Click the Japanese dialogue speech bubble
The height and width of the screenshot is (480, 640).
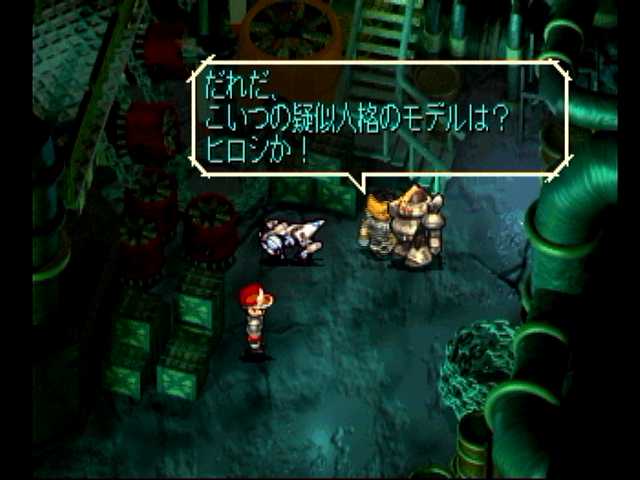[x=378, y=118]
